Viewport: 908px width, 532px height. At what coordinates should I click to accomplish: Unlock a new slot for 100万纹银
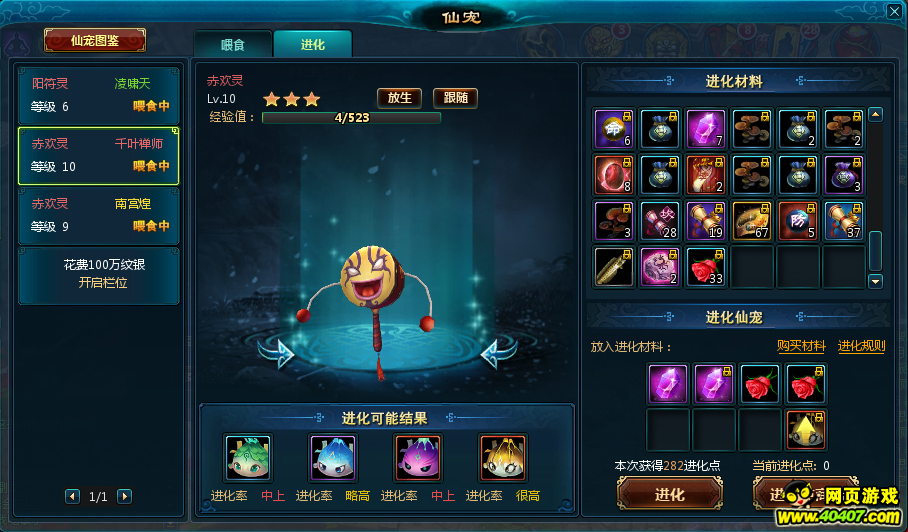(99, 275)
